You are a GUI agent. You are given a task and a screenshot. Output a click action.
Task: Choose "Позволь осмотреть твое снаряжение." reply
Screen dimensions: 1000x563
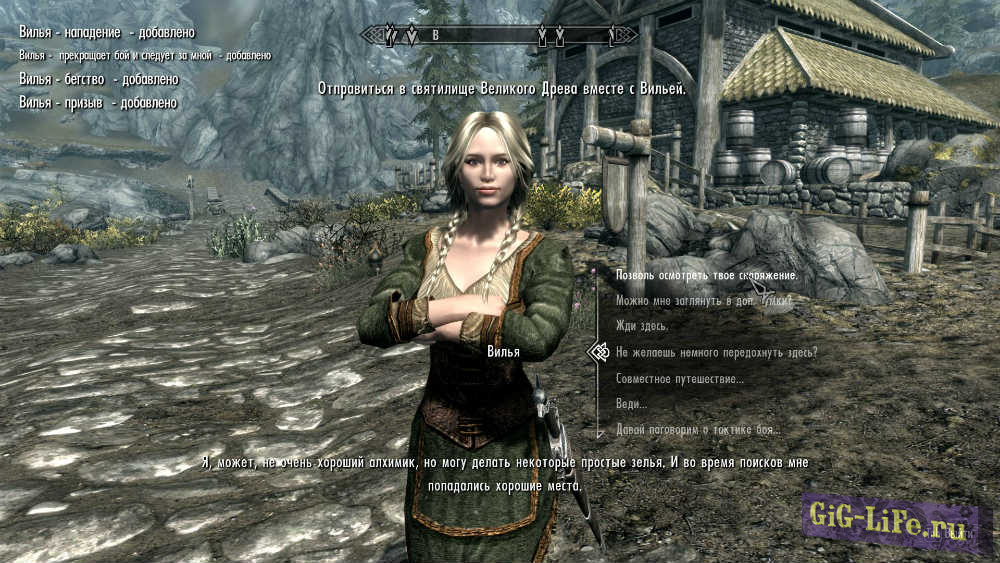click(706, 275)
